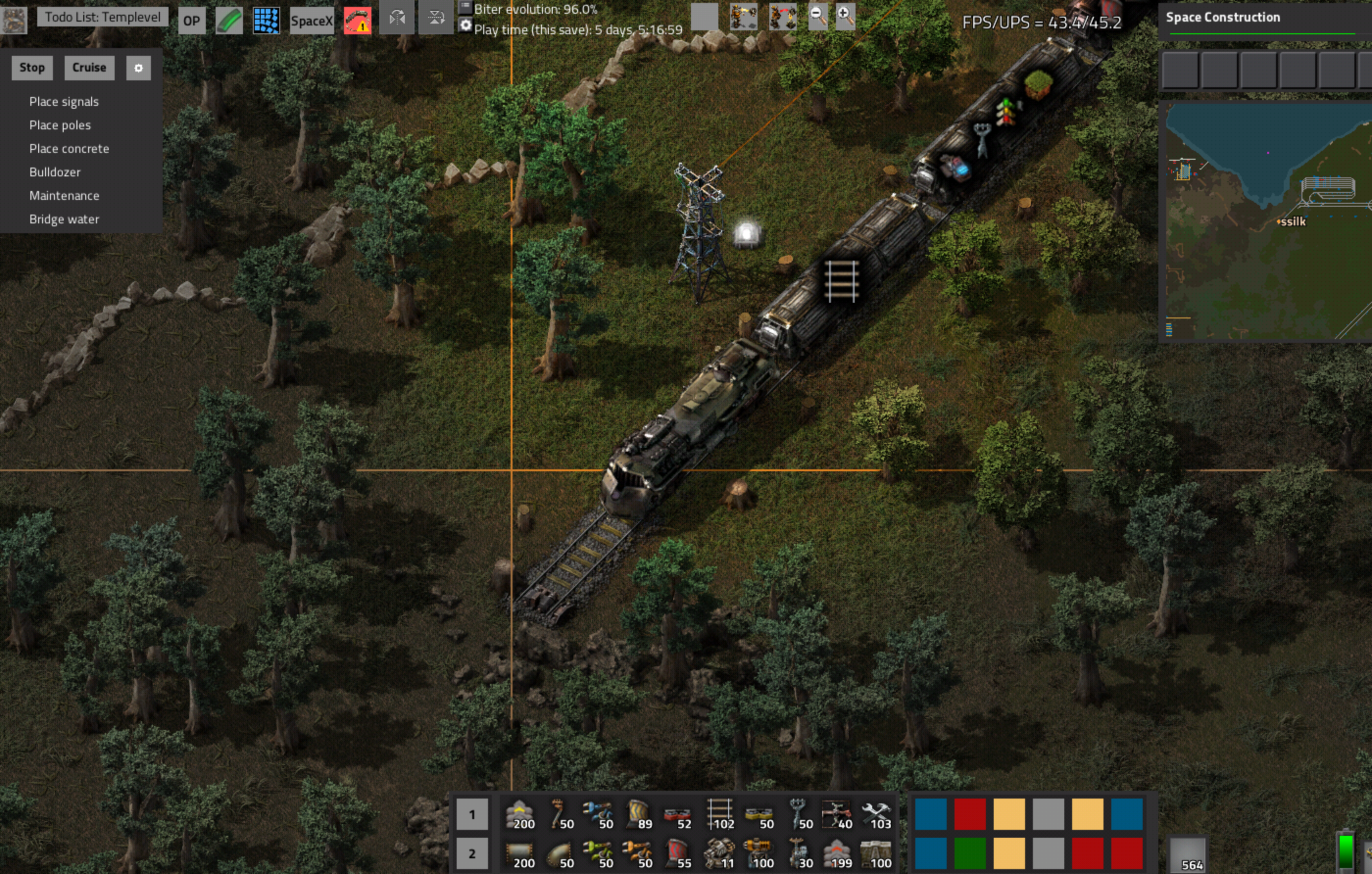Click the gear icon beside play time

click(466, 25)
